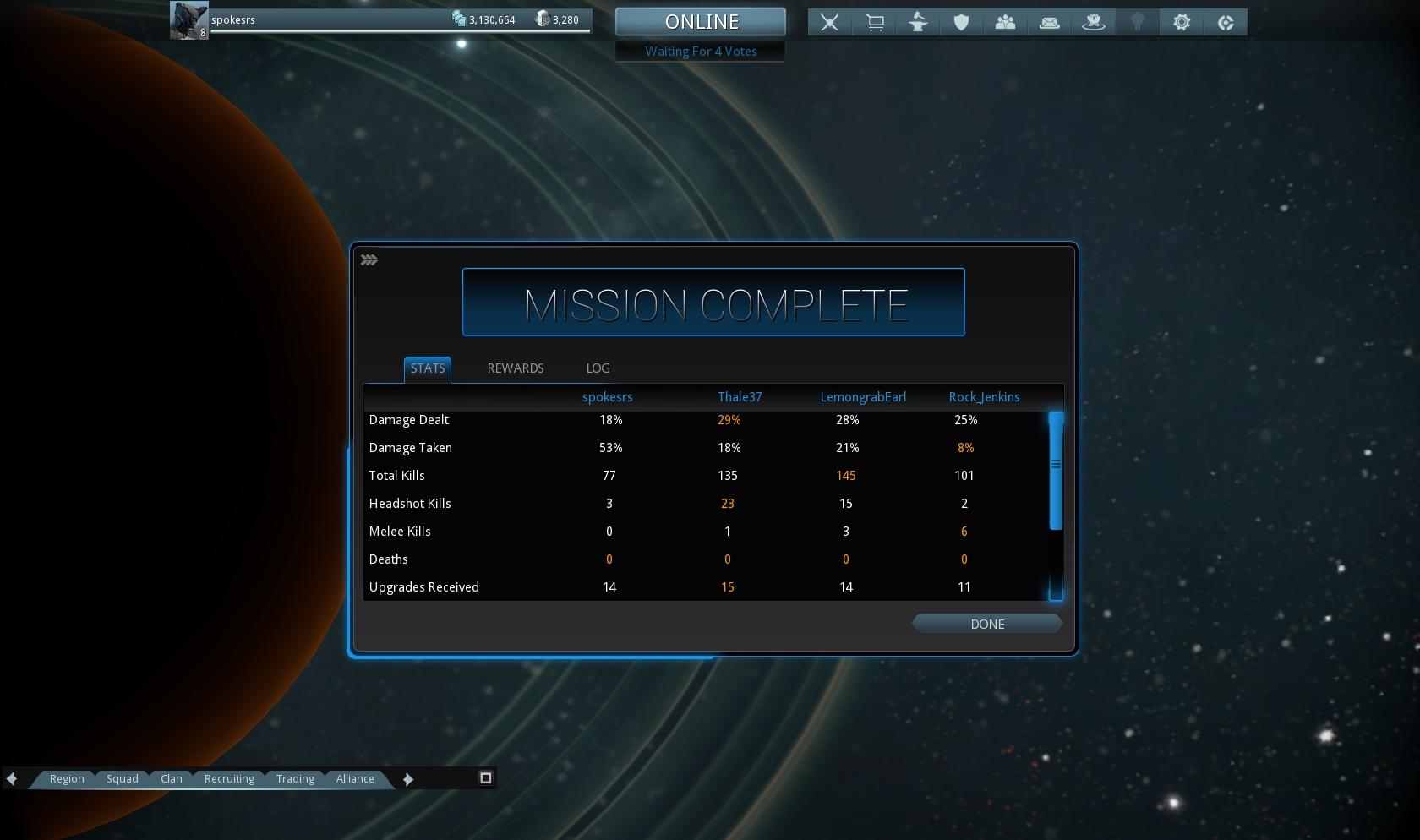The height and width of the screenshot is (840, 1420).
Task: Click the ONLINE status button
Action: [x=701, y=22]
